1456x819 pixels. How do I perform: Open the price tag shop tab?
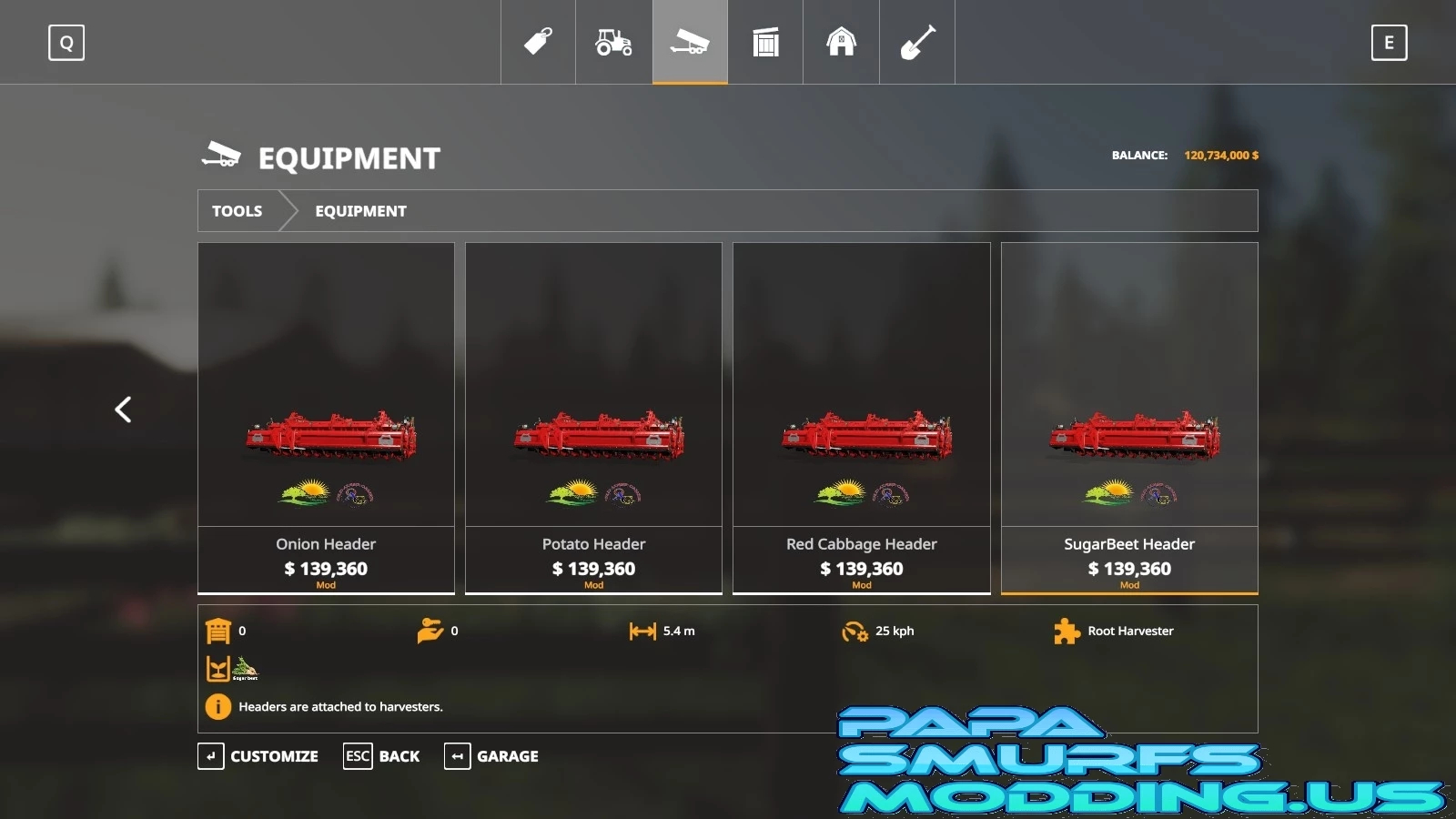[x=538, y=42]
